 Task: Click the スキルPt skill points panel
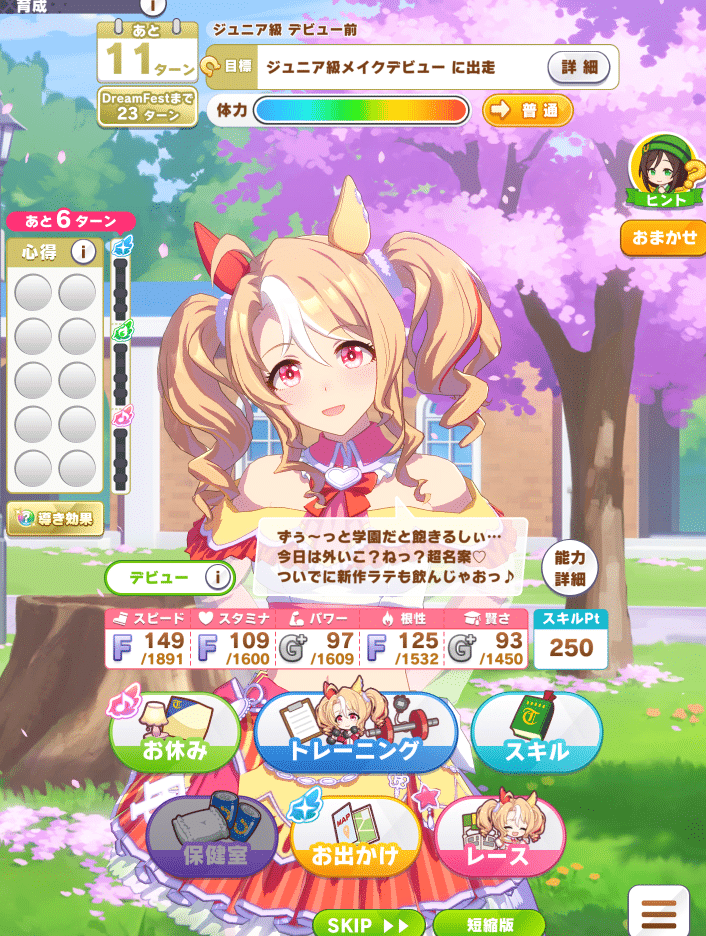(569, 637)
